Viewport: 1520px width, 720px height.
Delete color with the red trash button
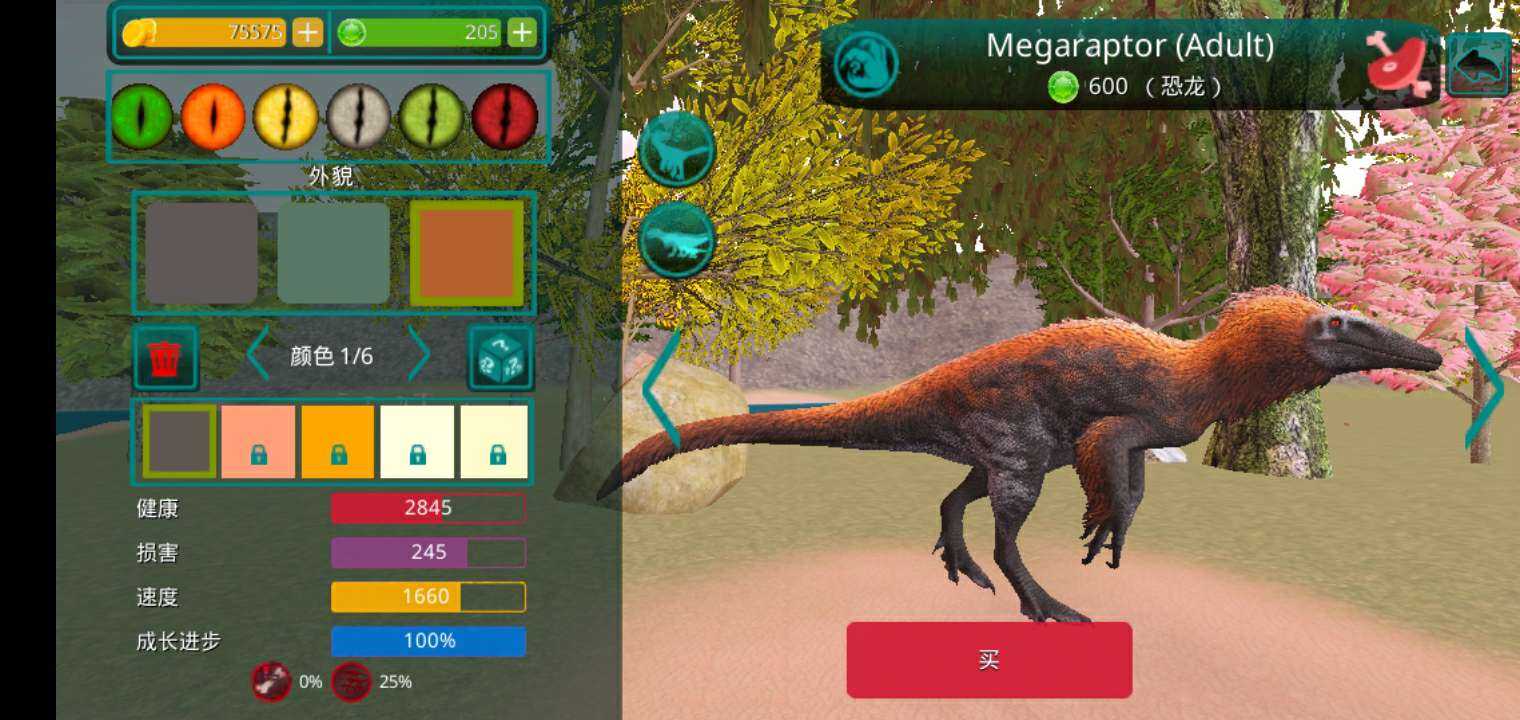(x=165, y=356)
